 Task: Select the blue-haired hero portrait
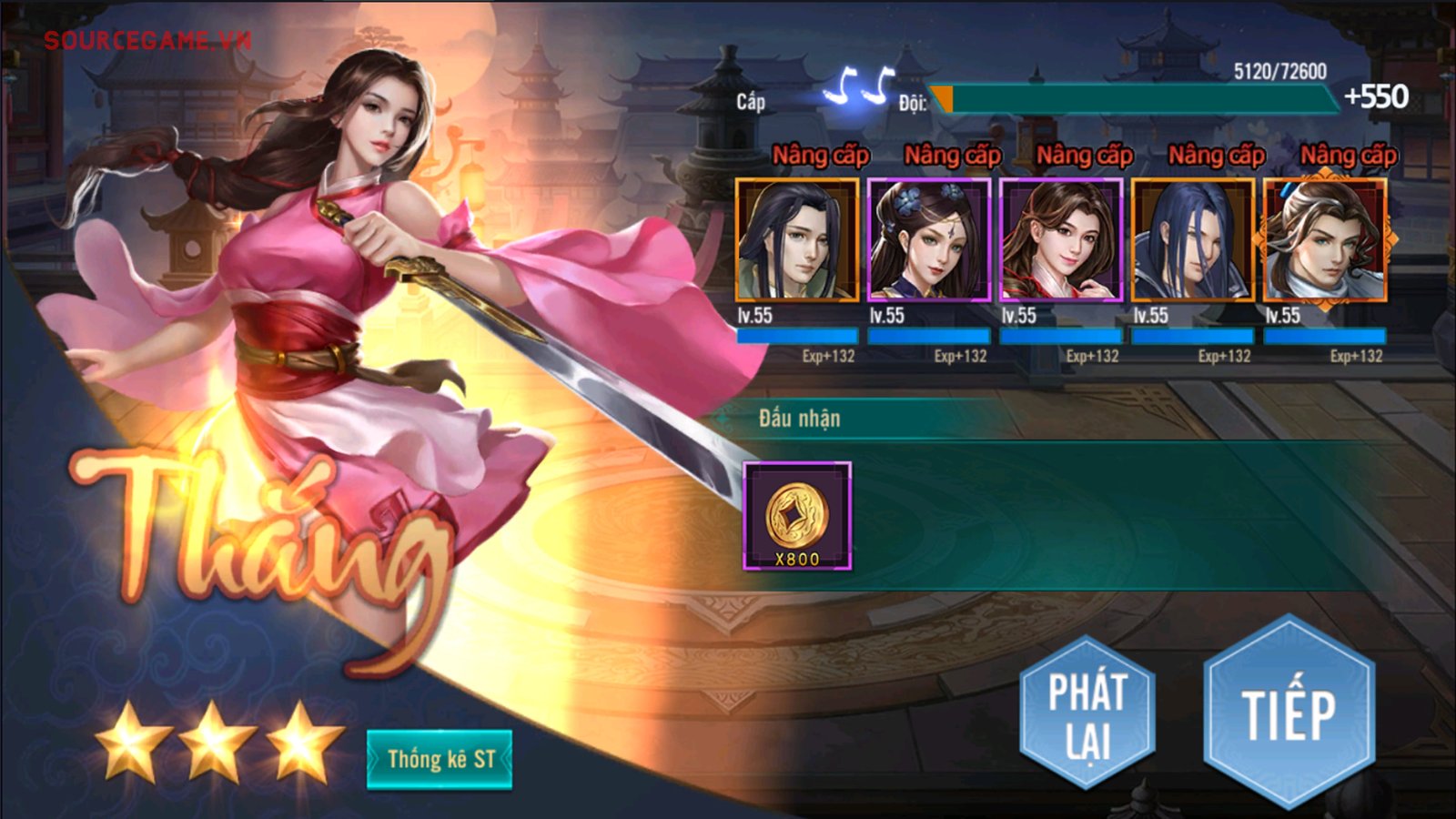coord(1192,240)
